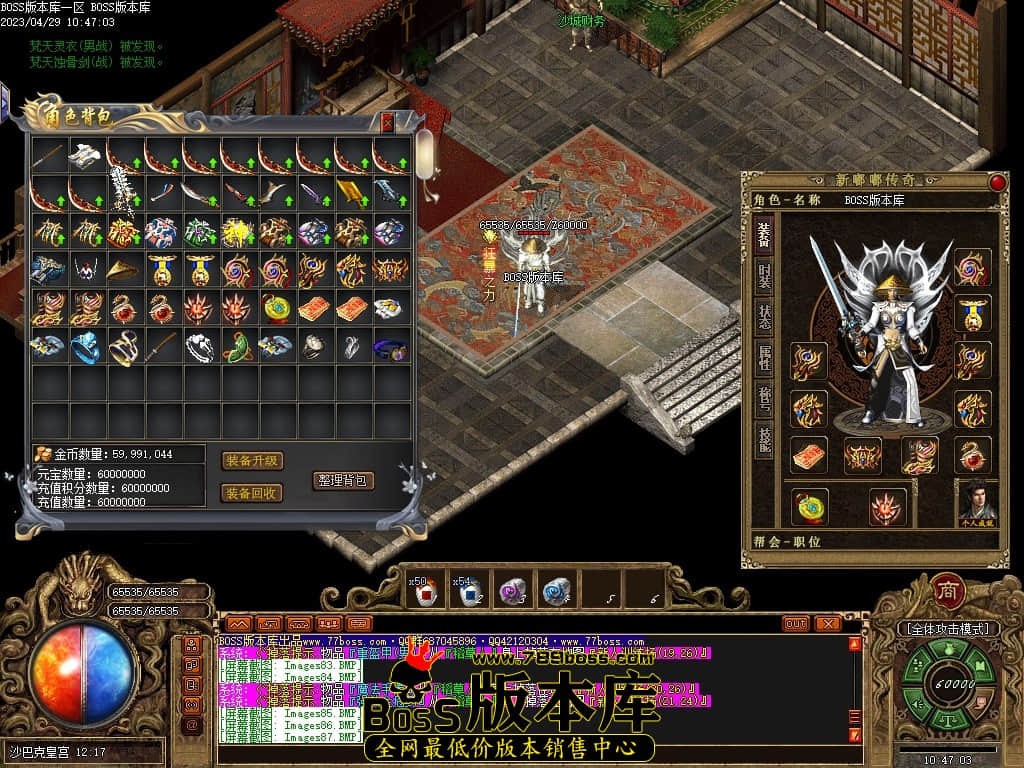Select the white scroll item in the bag

pyautogui.click(x=87, y=156)
